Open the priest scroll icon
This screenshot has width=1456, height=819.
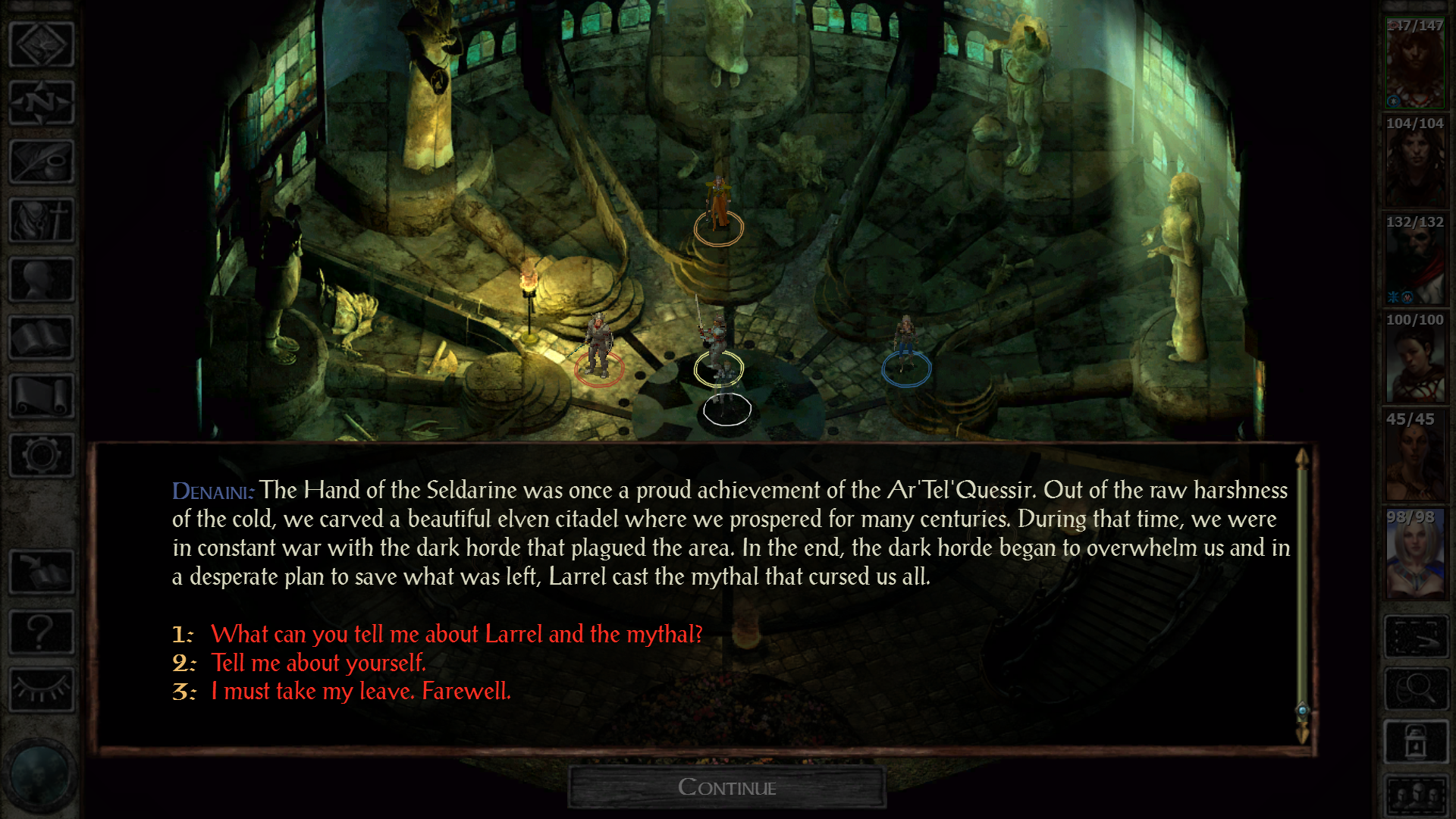pyautogui.click(x=42, y=394)
